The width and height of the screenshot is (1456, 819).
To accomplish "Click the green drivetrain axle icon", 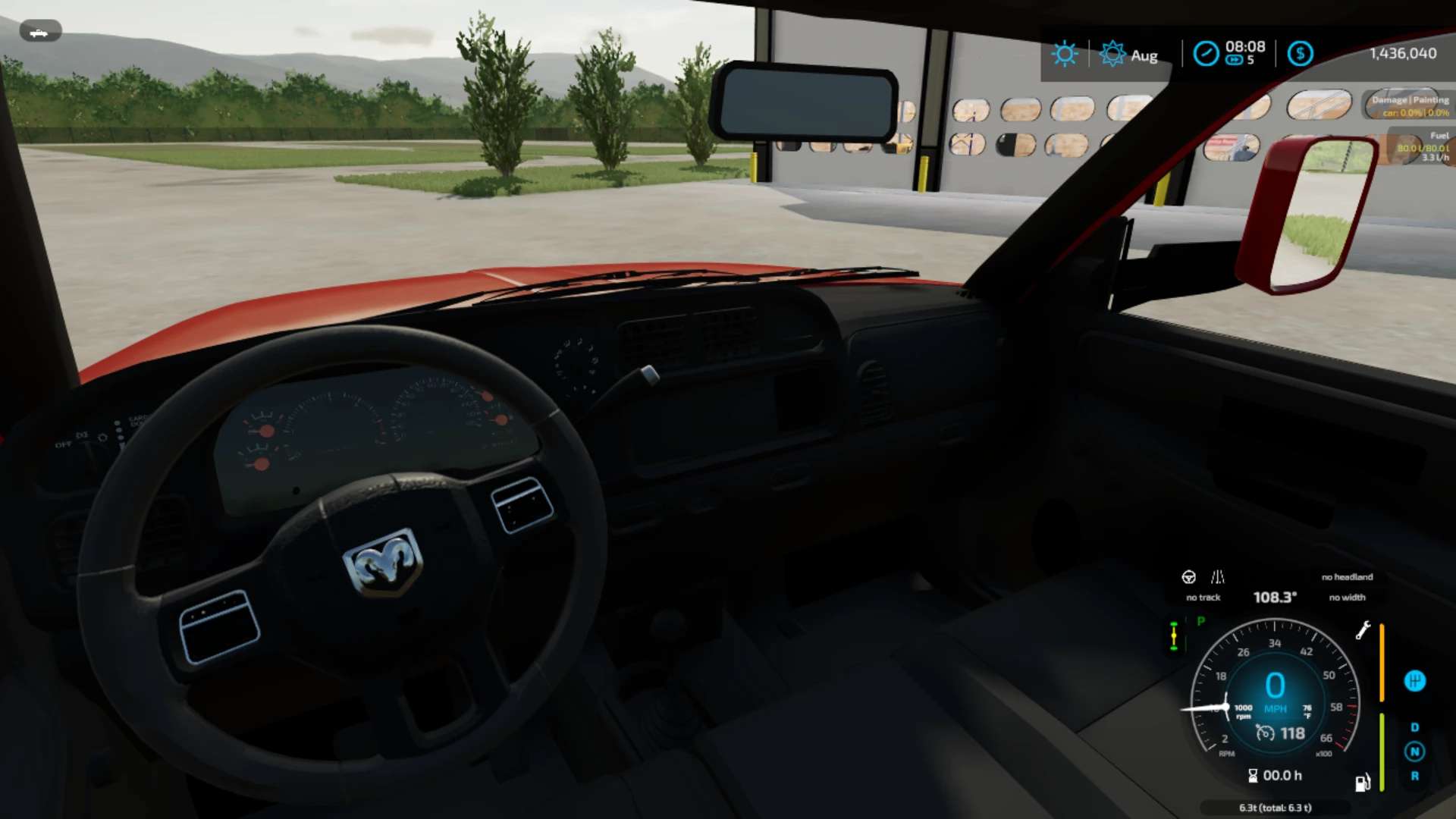I will 1174,635.
